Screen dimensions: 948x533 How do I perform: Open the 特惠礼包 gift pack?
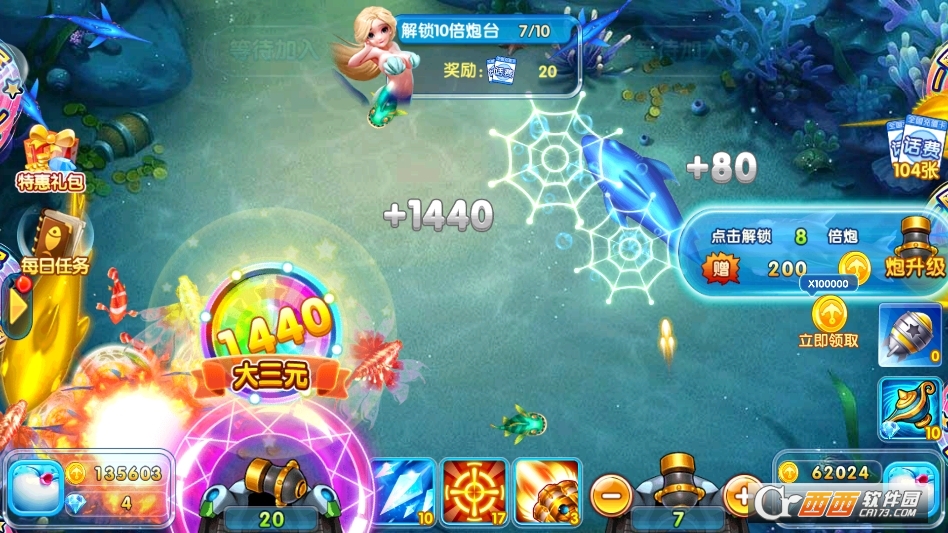(49, 160)
